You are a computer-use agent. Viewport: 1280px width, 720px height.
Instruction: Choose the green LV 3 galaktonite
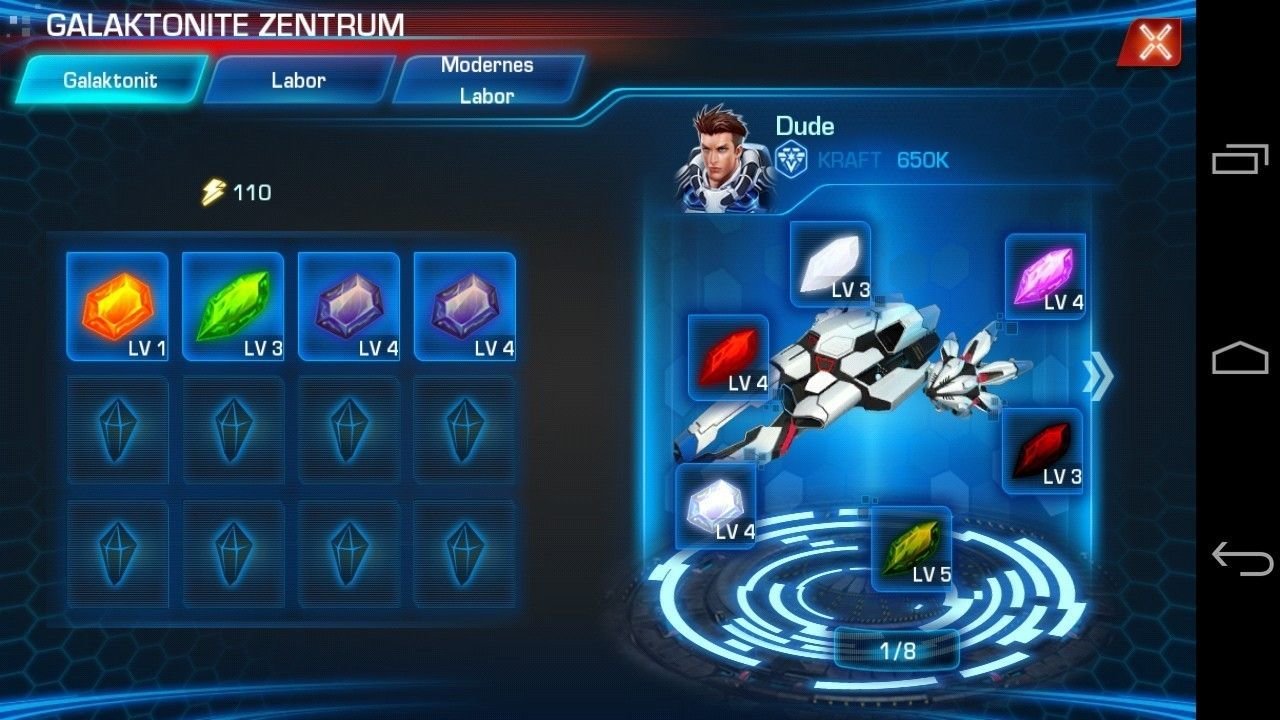[233, 306]
